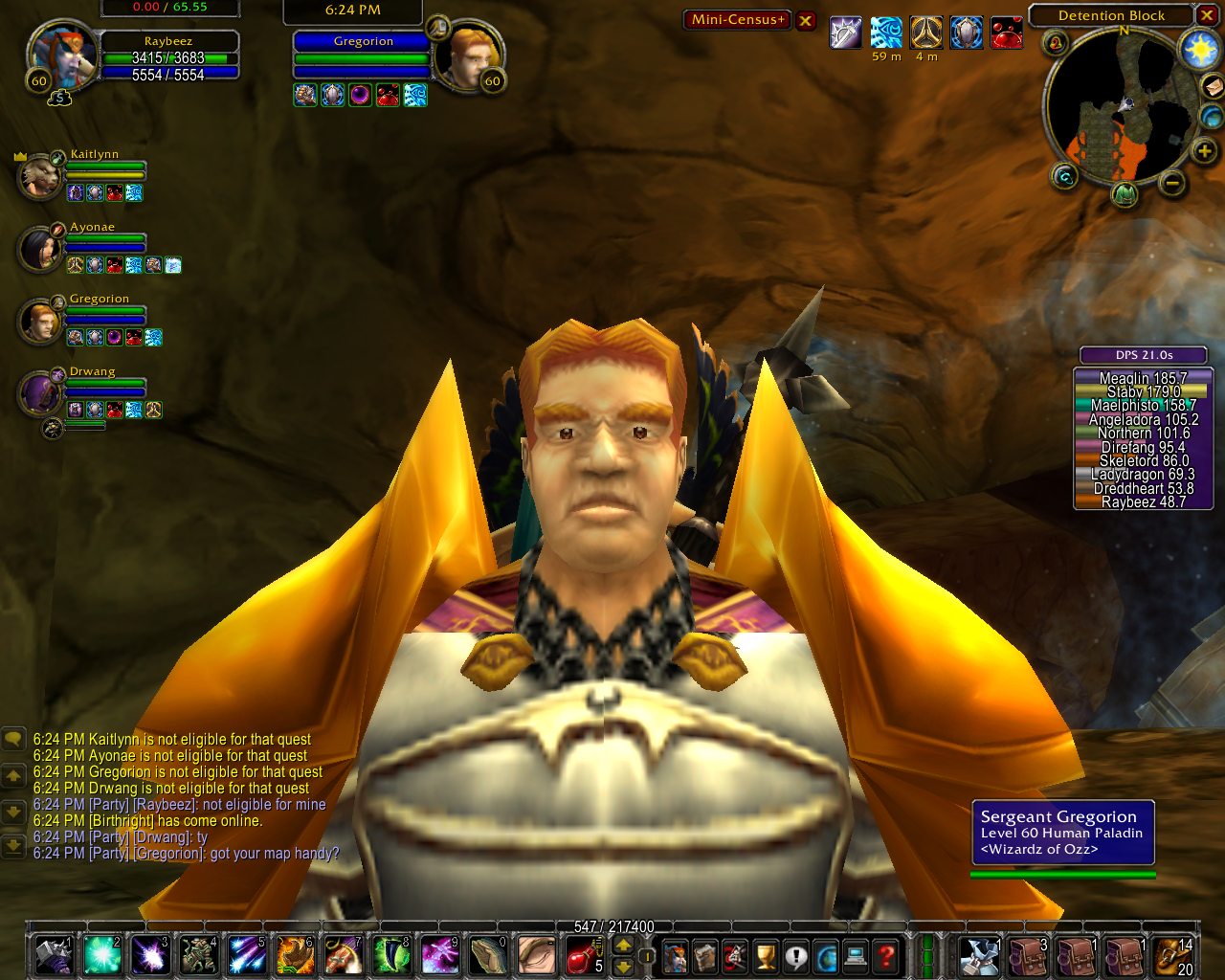This screenshot has height=980, width=1225.
Task: Page the action bar up
Action: tap(623, 946)
